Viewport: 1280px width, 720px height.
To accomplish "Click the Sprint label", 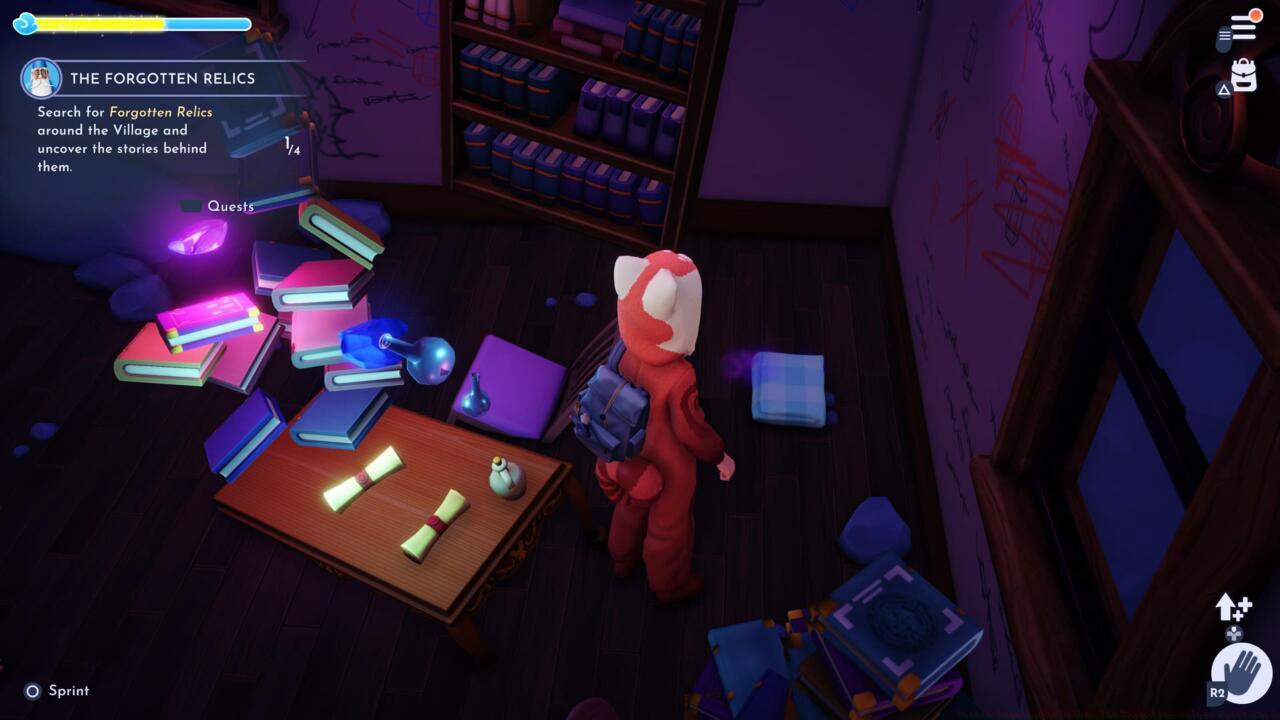I will click(67, 690).
